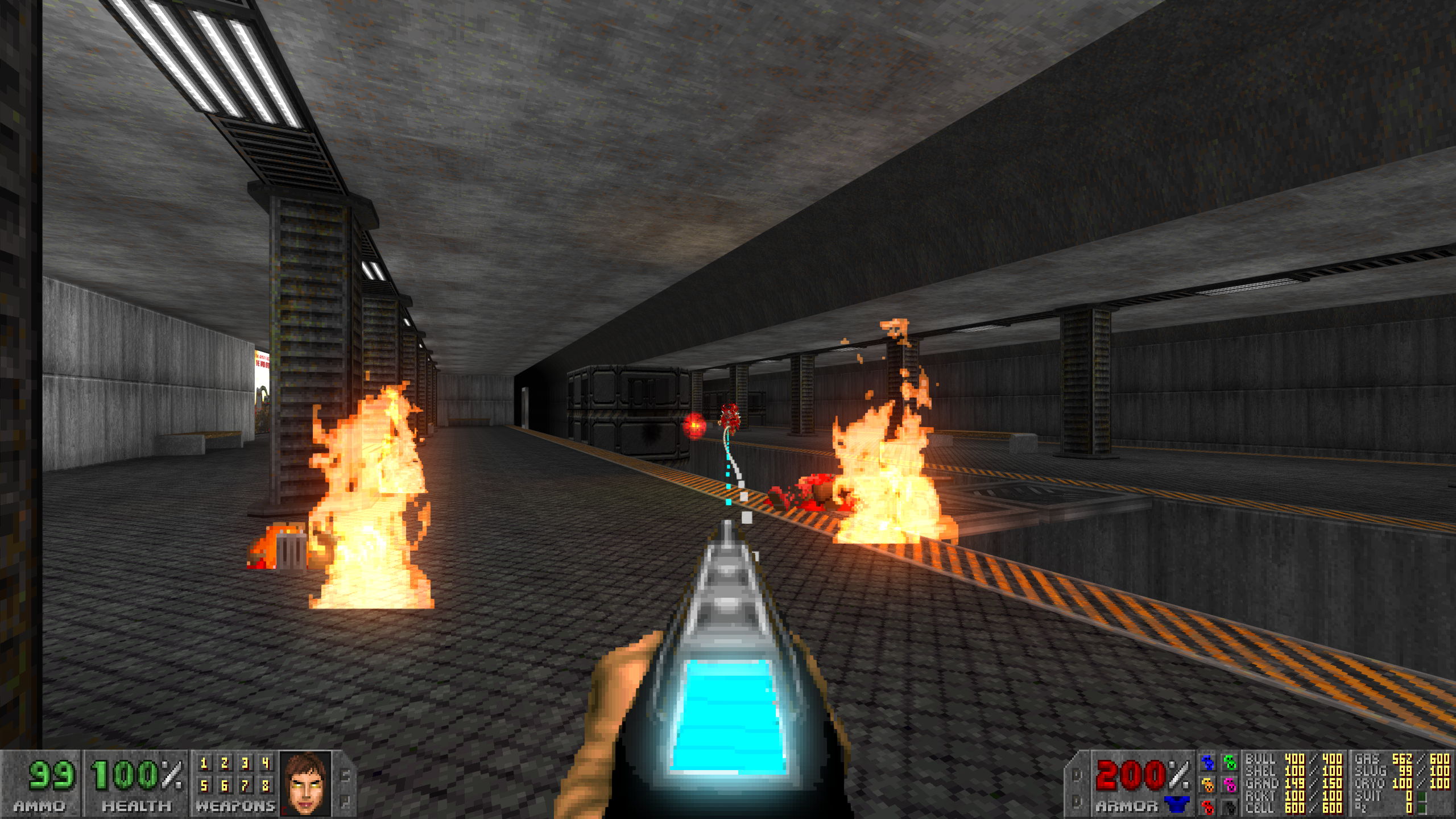This screenshot has width=1456, height=819.
Task: Switch to weapon slot 8
Action: point(266,786)
